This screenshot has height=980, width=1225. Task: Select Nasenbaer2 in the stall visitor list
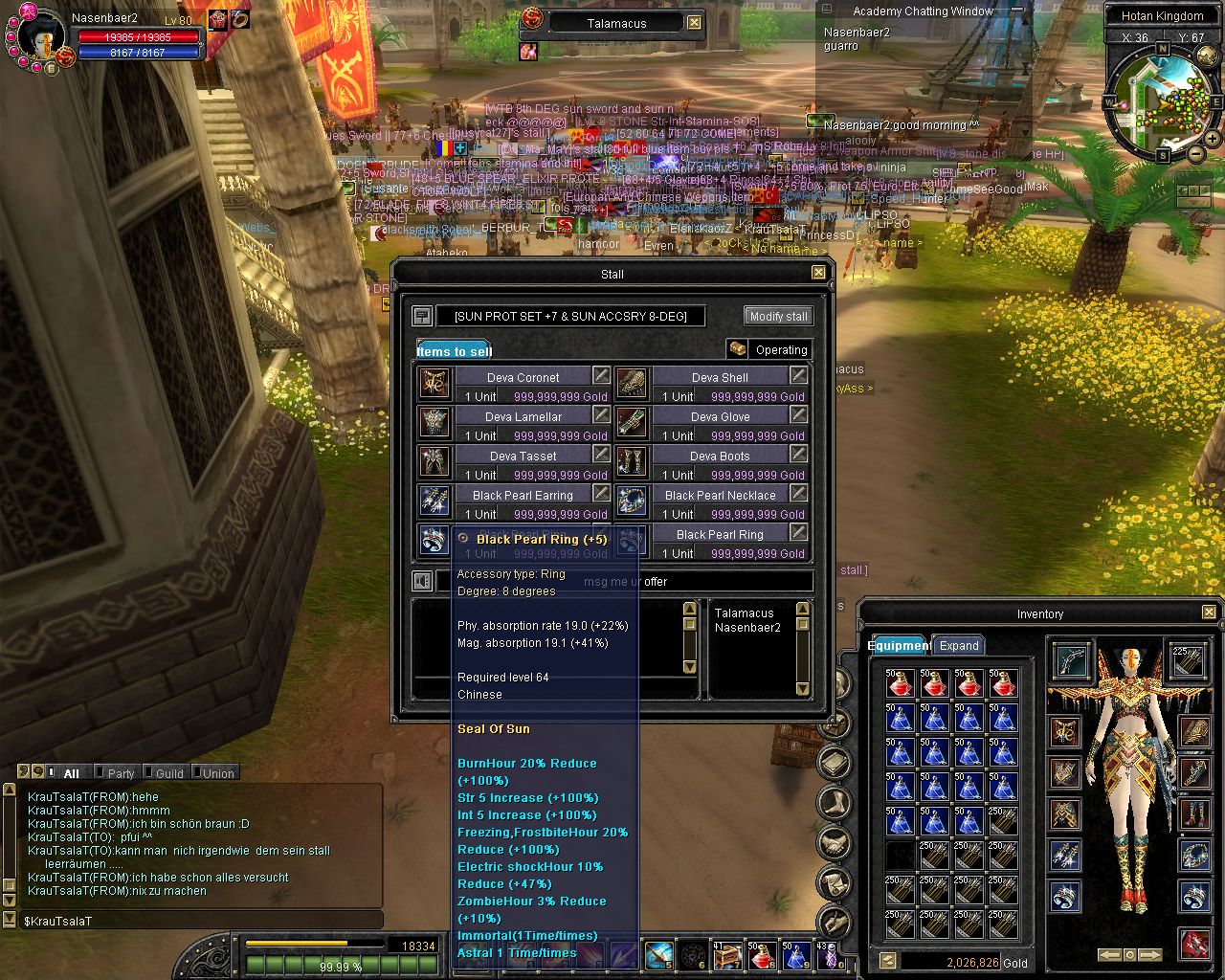point(747,628)
